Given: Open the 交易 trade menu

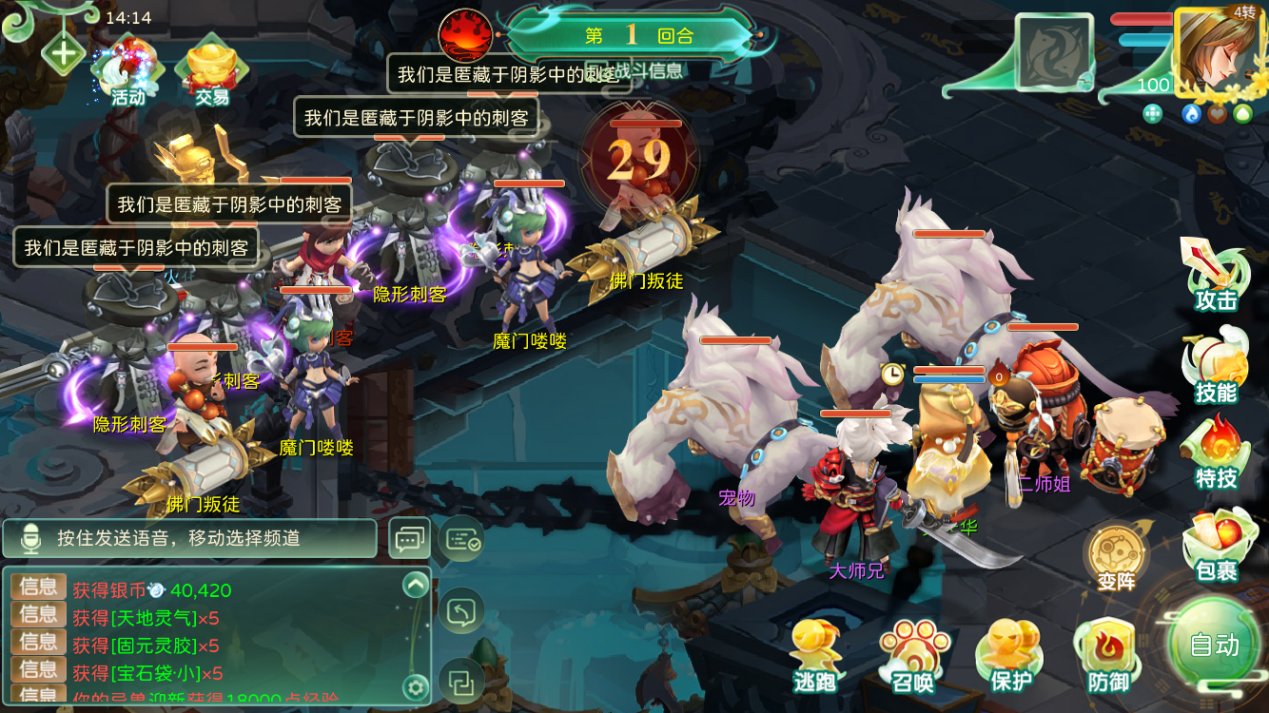Looking at the screenshot, I should [x=212, y=72].
